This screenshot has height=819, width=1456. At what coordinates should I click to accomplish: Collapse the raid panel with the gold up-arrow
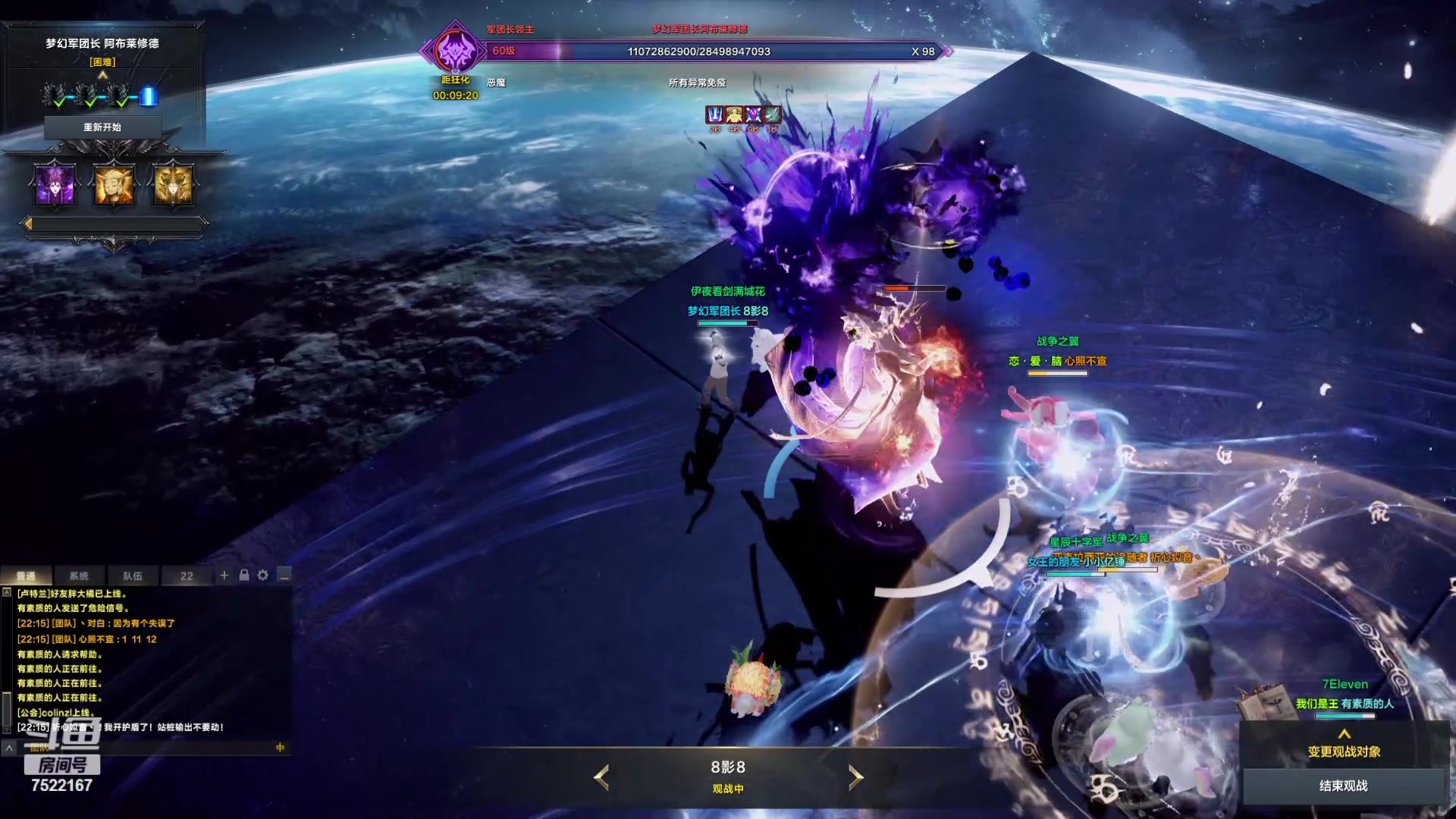[103, 75]
